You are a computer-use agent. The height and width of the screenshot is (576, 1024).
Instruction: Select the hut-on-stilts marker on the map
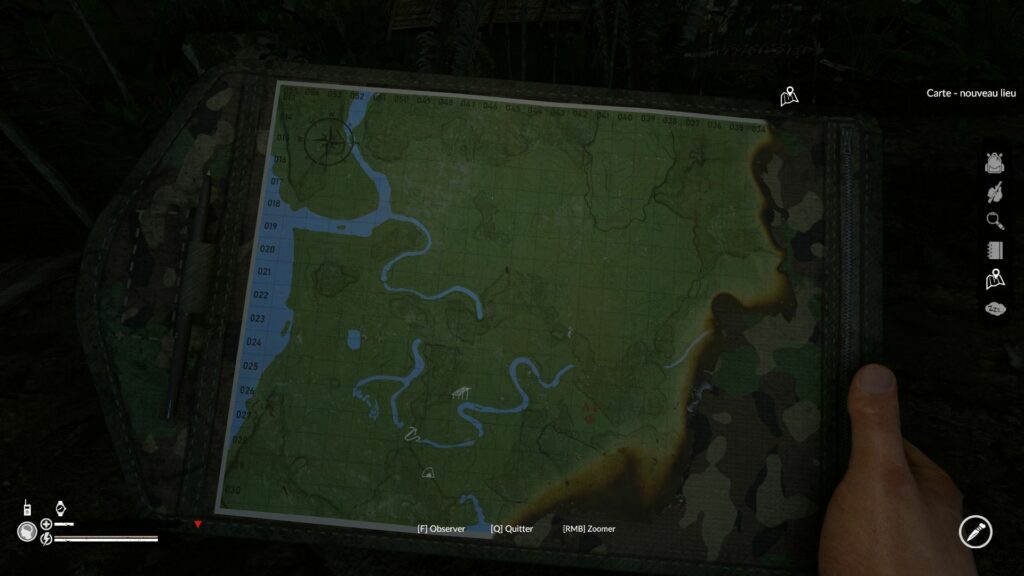(x=461, y=394)
